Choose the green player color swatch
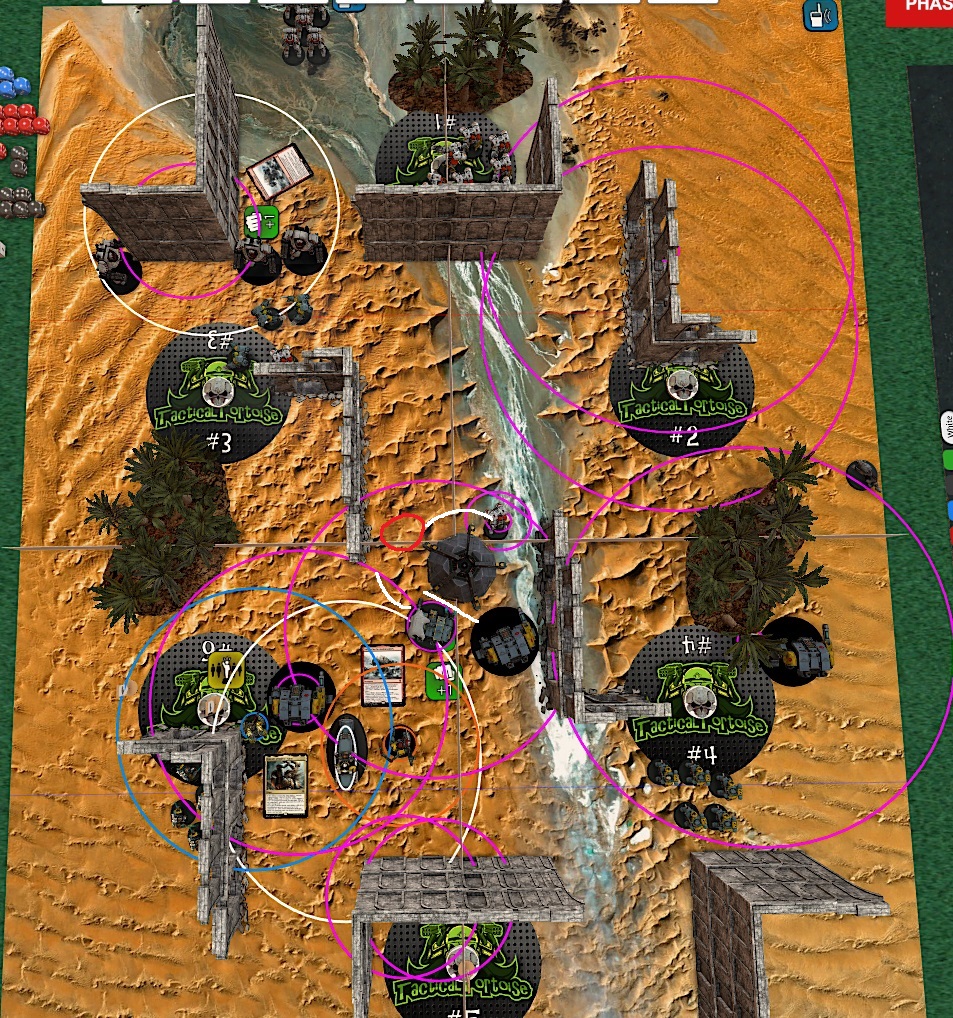953x1018 pixels. (x=948, y=460)
